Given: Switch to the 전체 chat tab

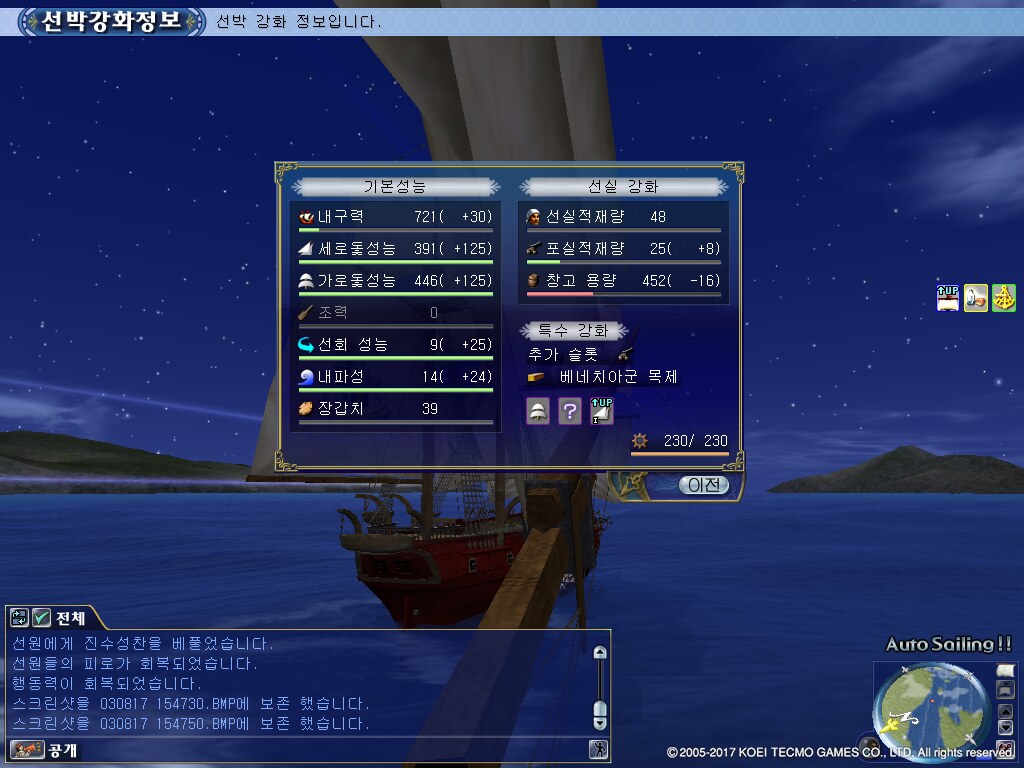Looking at the screenshot, I should (x=70, y=617).
